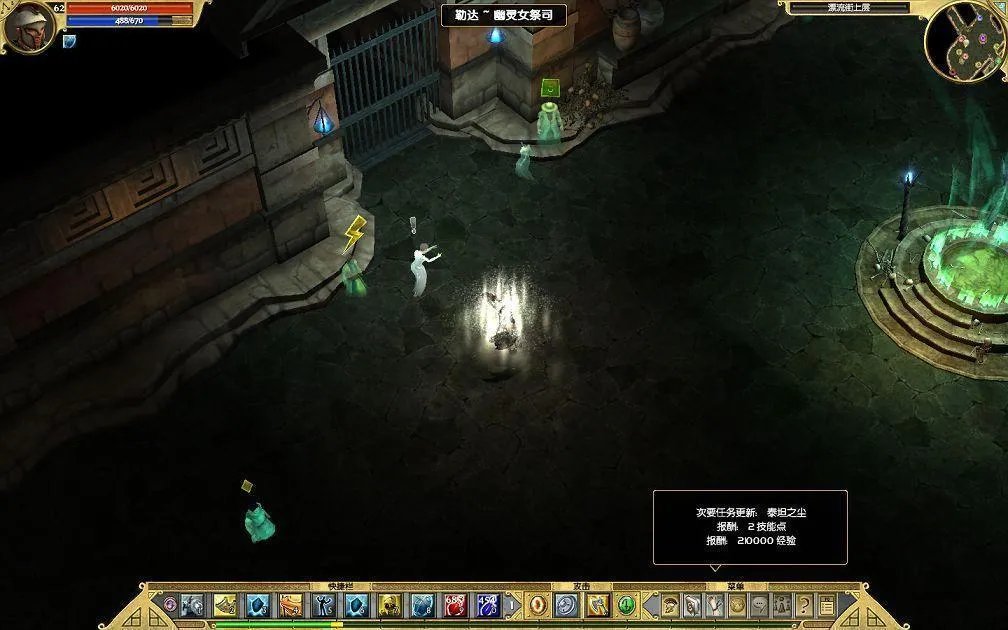The height and width of the screenshot is (630, 1008).
Task: Click the active buff icon under portrait
Action: (69, 41)
